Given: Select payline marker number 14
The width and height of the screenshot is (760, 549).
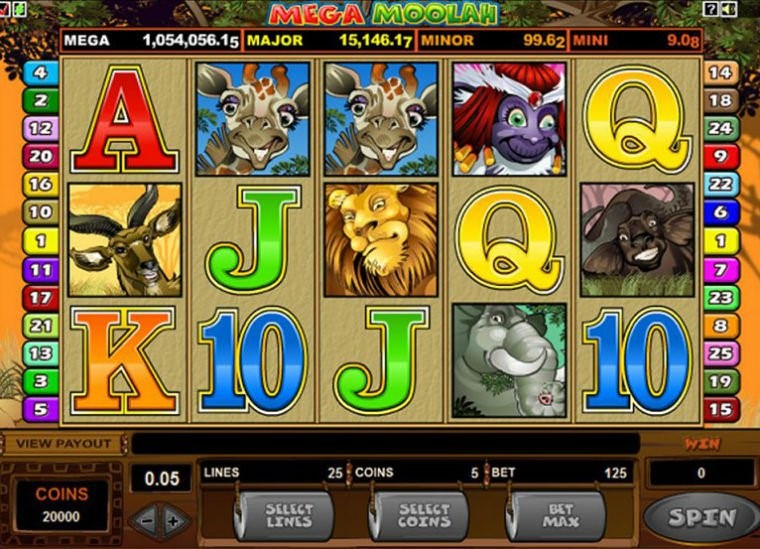Looking at the screenshot, I should point(720,72).
